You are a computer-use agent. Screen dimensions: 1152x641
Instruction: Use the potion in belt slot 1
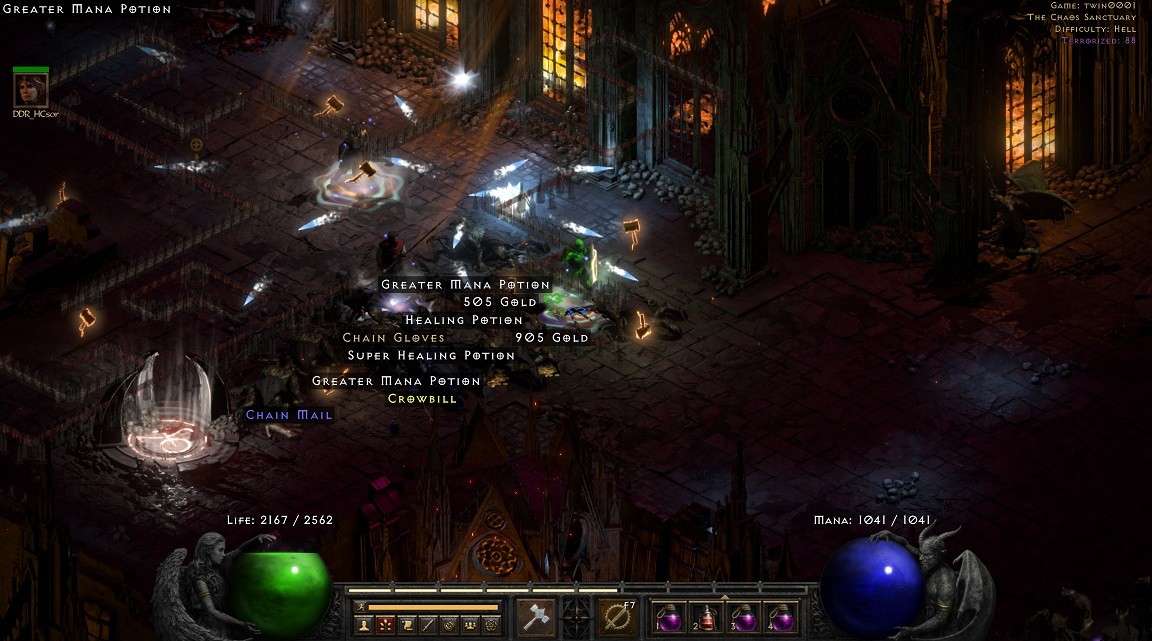[x=668, y=617]
